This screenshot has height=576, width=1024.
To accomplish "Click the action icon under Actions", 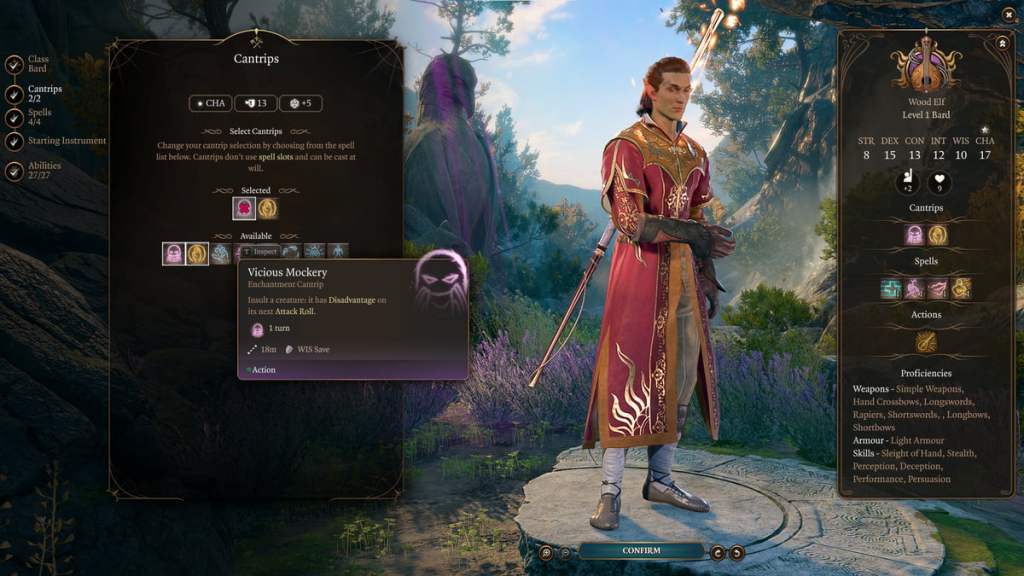I will (926, 342).
